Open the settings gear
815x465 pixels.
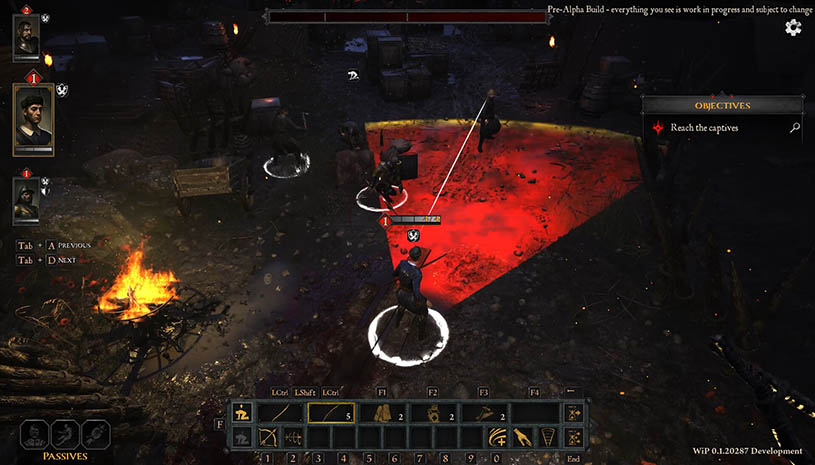pos(793,27)
